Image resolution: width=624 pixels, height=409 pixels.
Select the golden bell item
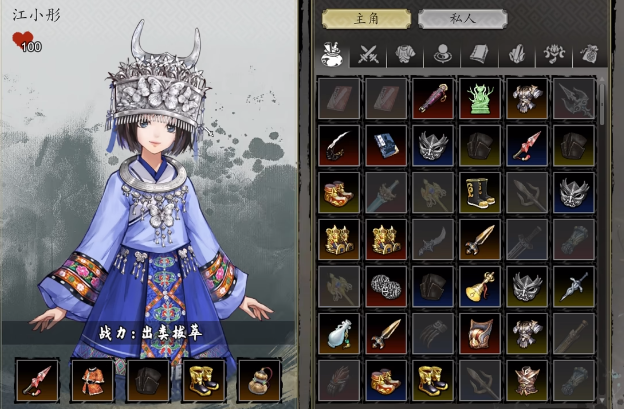pos(480,287)
